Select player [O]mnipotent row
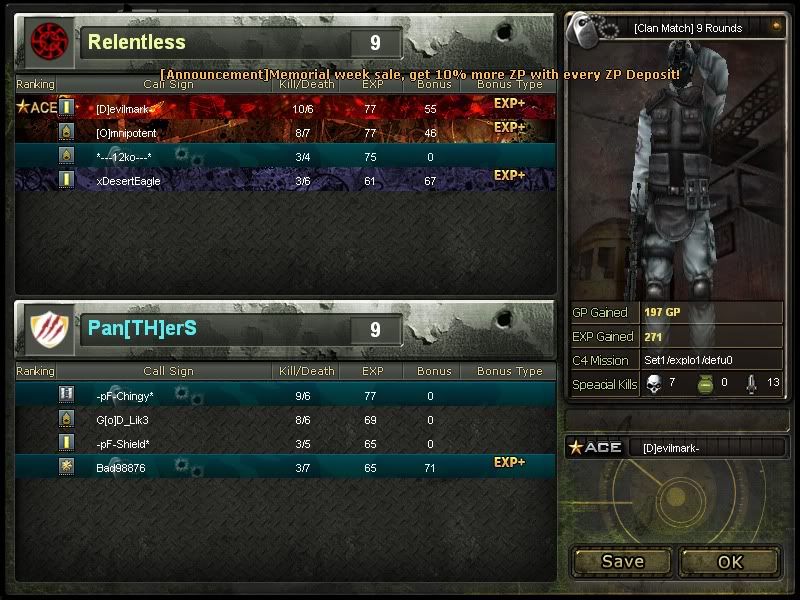The width and height of the screenshot is (800, 600). [285, 131]
